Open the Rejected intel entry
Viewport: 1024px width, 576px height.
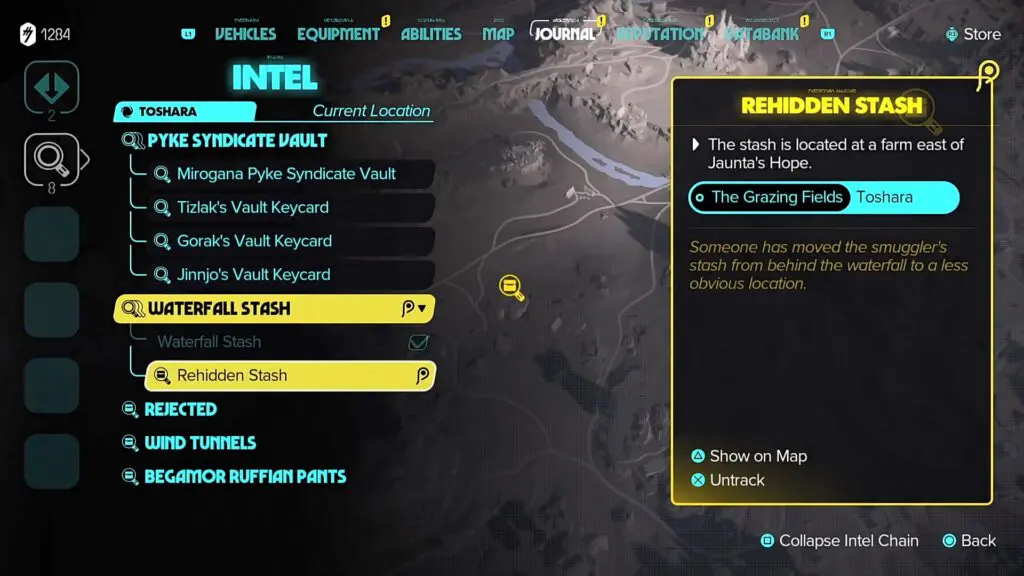tap(180, 409)
